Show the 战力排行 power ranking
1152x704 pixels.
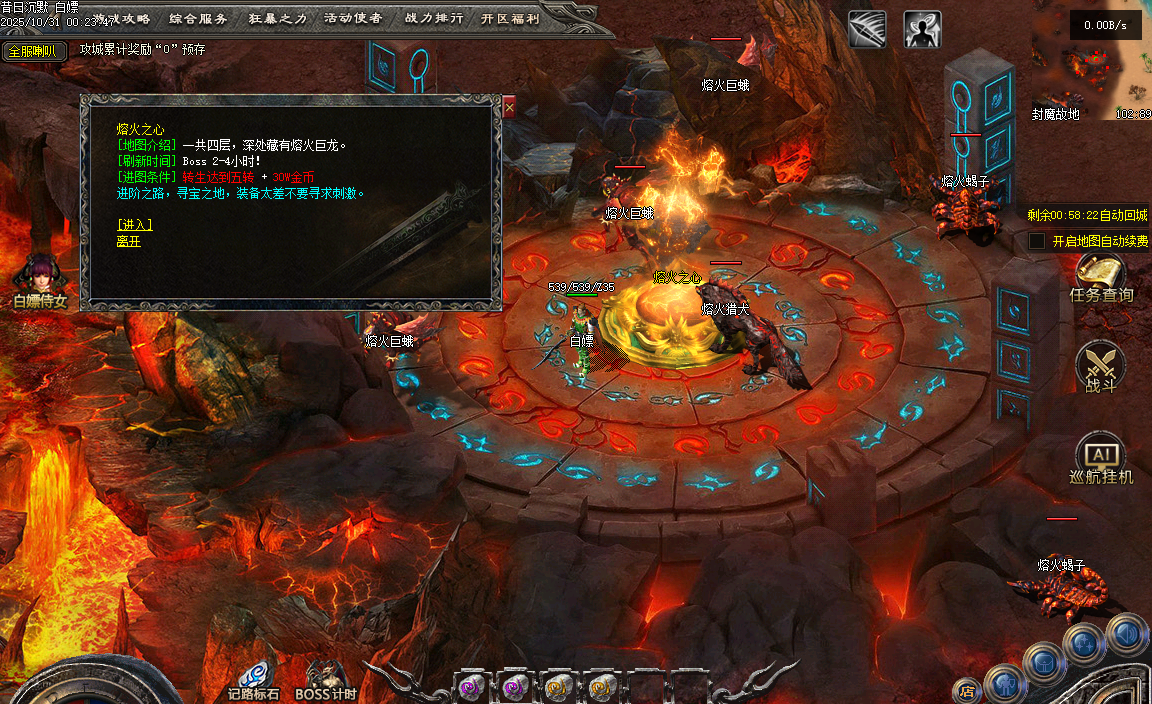click(x=434, y=18)
